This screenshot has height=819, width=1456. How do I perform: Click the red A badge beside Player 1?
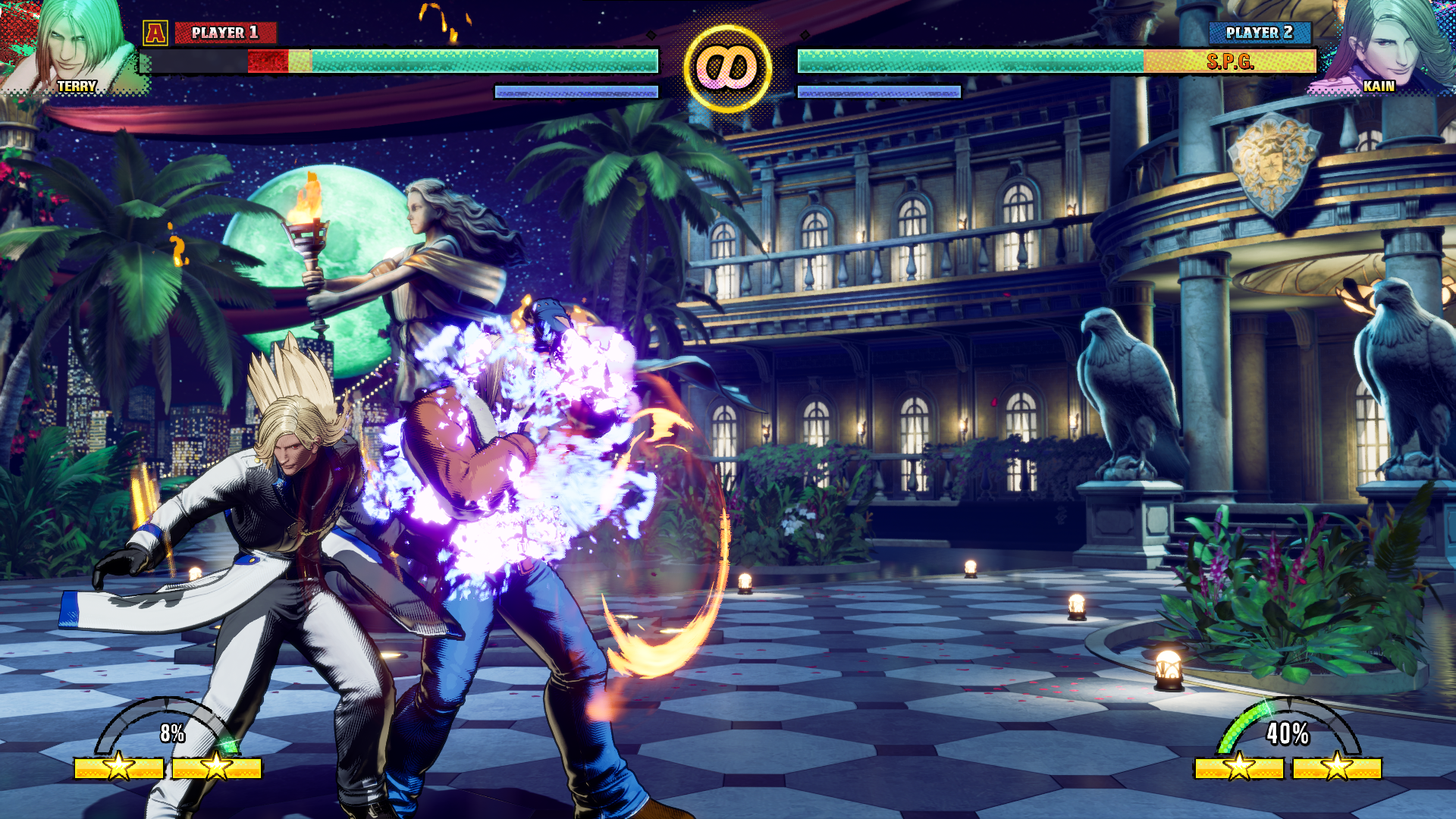155,33
